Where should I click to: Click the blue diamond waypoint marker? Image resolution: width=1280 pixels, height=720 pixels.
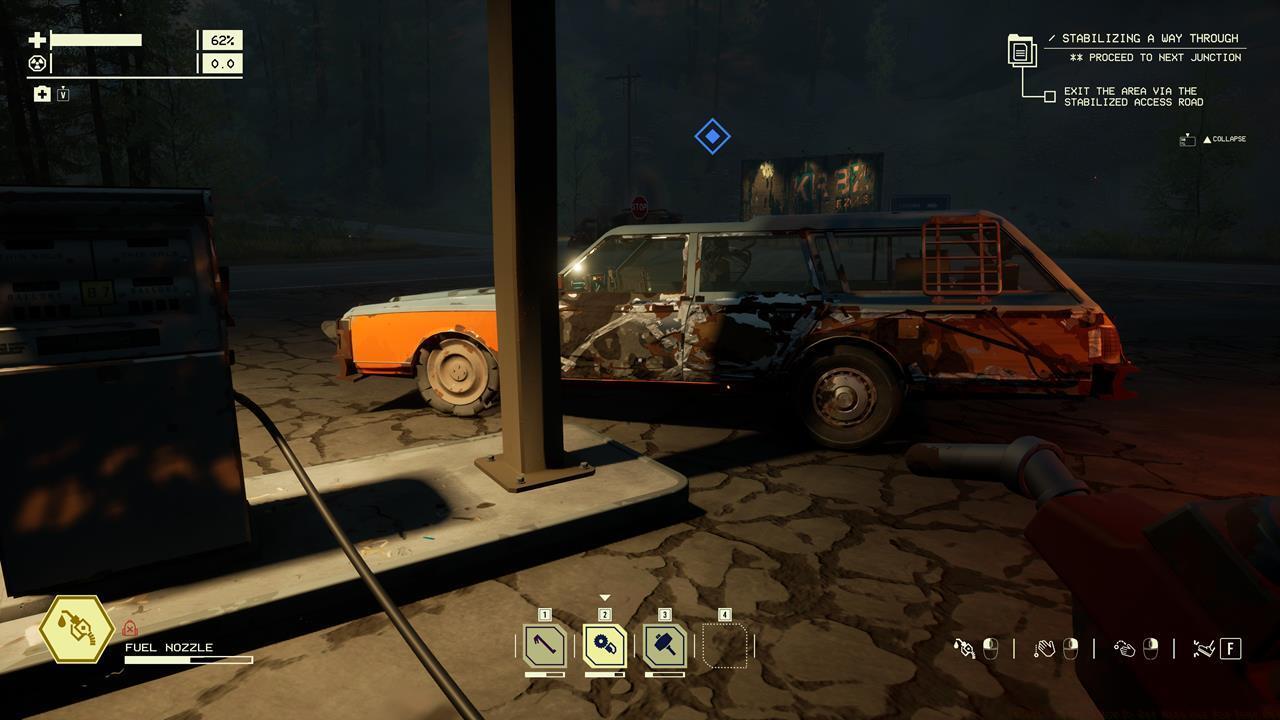point(712,136)
